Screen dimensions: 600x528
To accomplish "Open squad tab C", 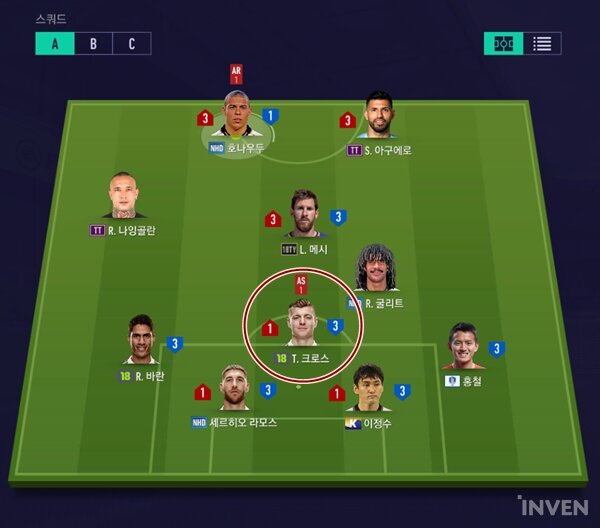I will tap(131, 43).
